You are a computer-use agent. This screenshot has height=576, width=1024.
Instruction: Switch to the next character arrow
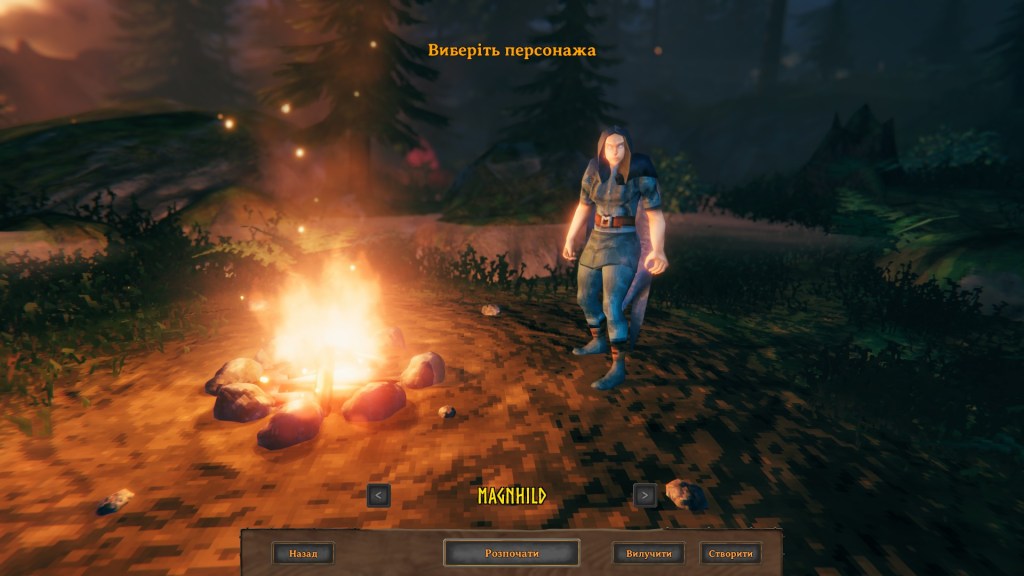645,494
